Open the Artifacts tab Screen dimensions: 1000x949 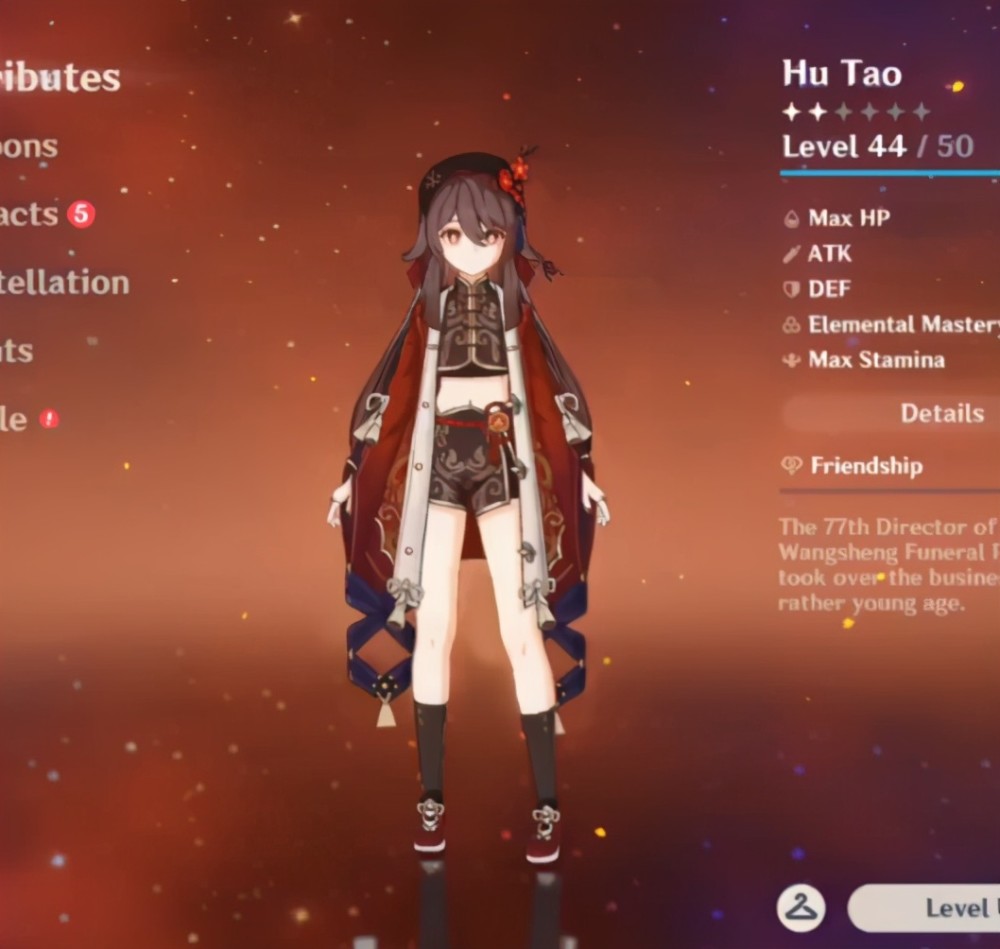(x=30, y=214)
